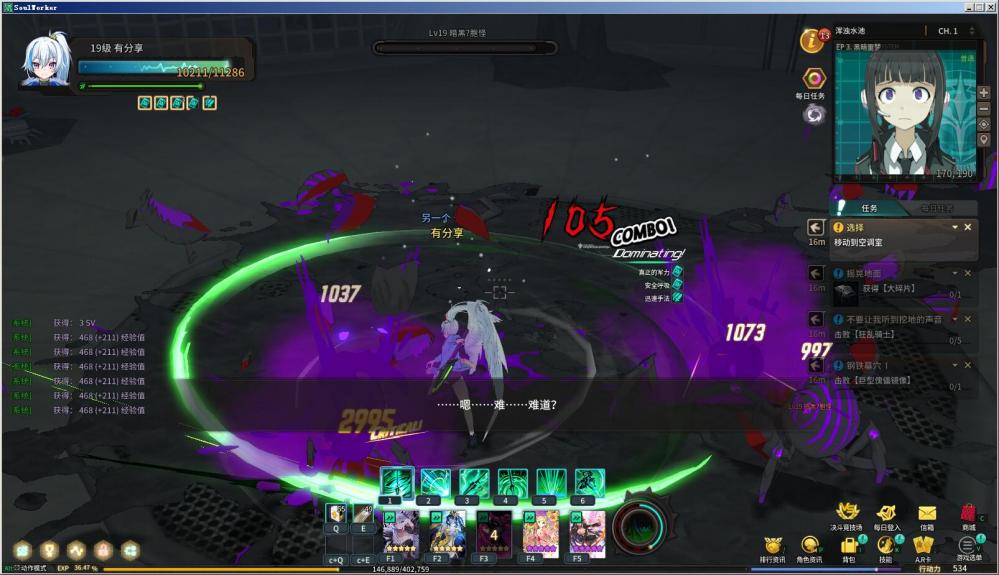Zoom in the minimap with plus button

[x=984, y=92]
